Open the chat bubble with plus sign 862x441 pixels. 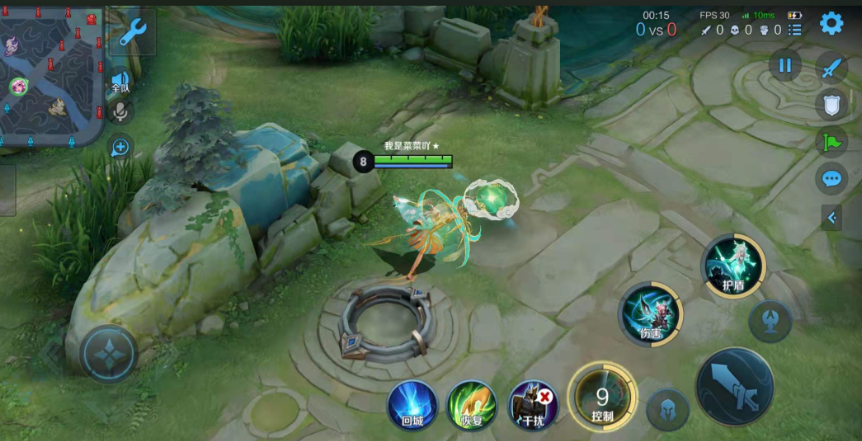[120, 148]
